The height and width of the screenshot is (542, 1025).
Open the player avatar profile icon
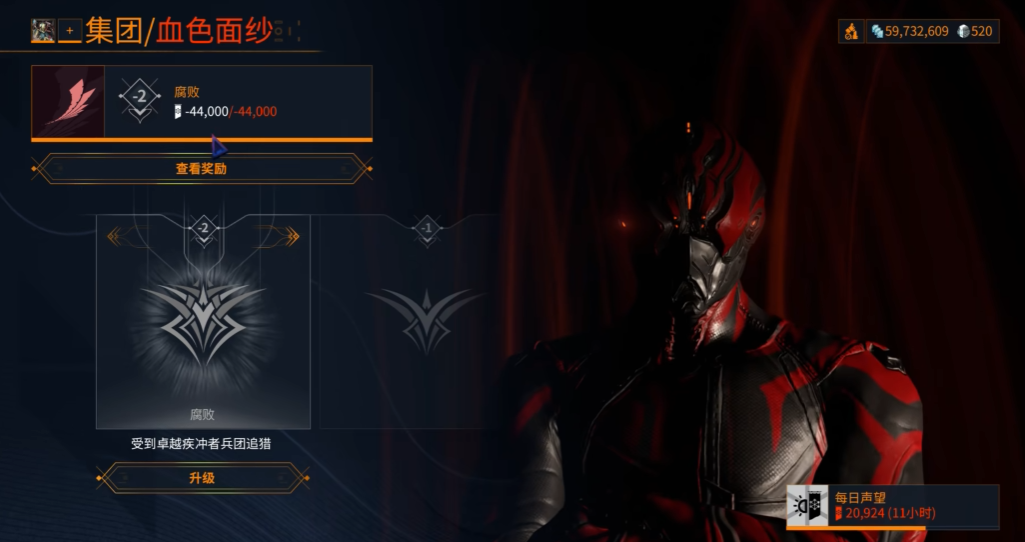coord(43,31)
